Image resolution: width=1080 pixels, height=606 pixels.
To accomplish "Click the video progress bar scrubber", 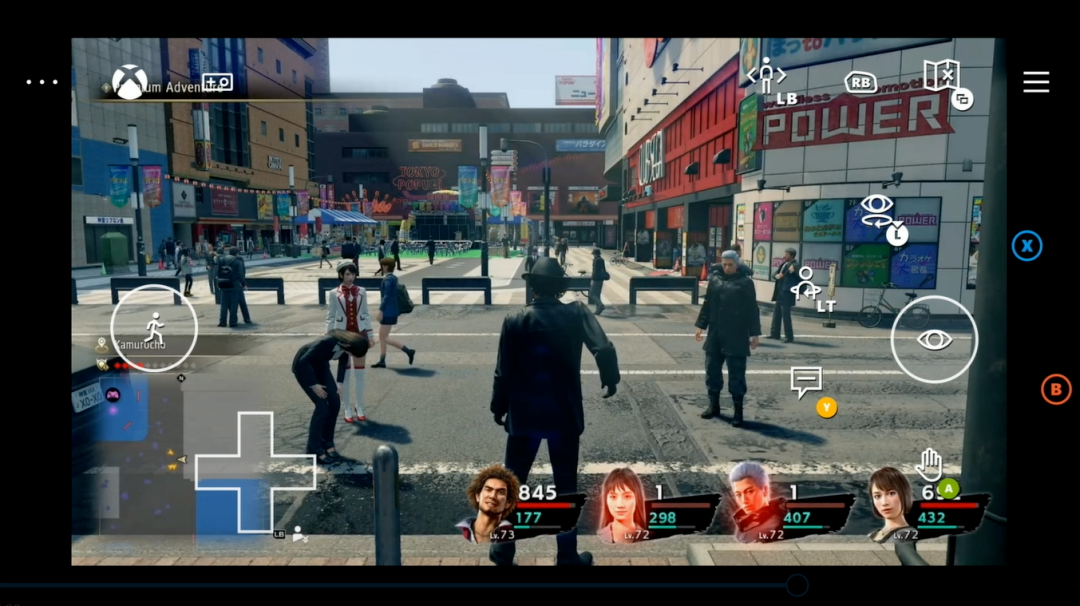I will (x=797, y=585).
